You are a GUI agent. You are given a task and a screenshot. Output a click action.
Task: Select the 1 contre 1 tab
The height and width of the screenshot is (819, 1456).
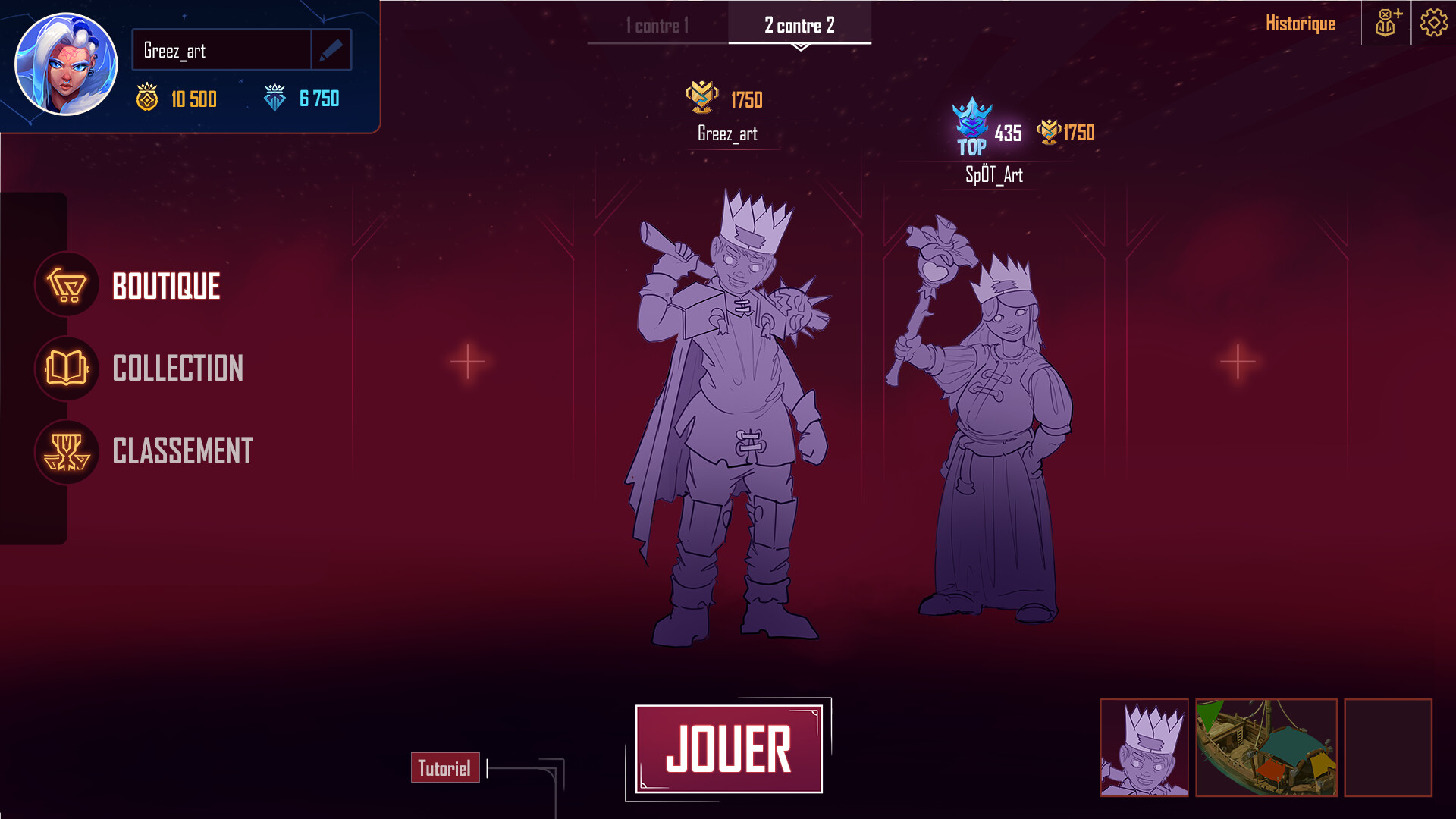click(x=656, y=24)
